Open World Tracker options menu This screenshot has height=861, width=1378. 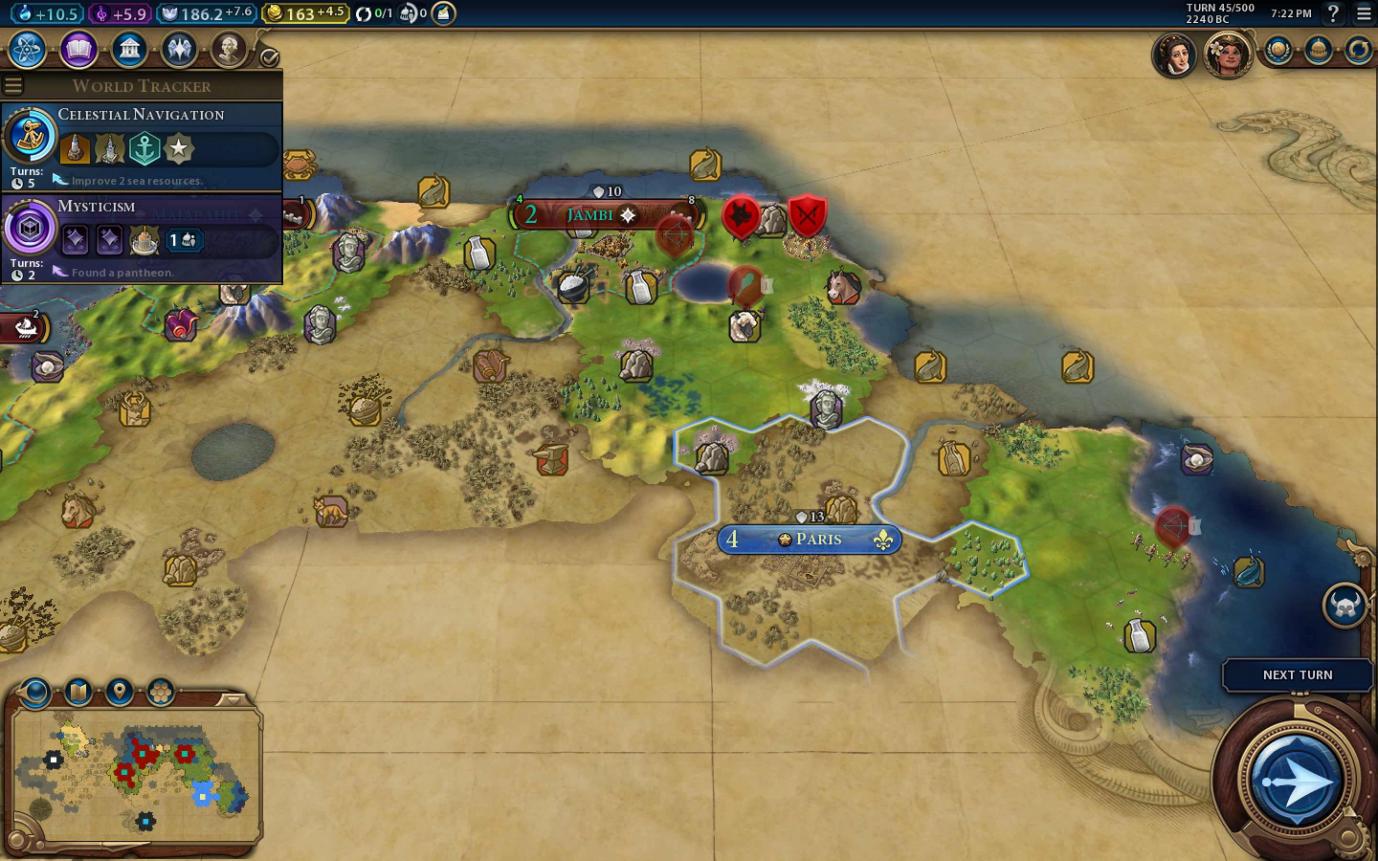point(13,86)
